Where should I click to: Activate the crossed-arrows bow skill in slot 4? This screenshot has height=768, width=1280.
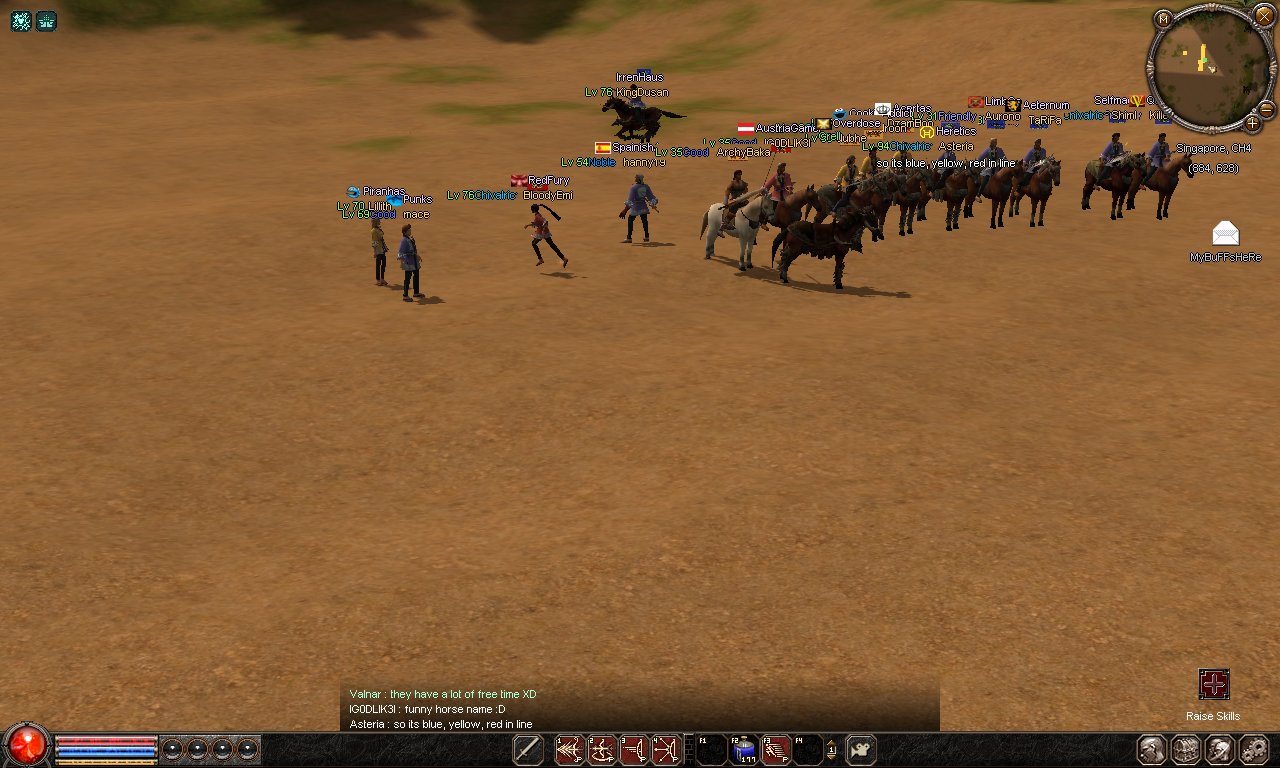click(x=666, y=749)
